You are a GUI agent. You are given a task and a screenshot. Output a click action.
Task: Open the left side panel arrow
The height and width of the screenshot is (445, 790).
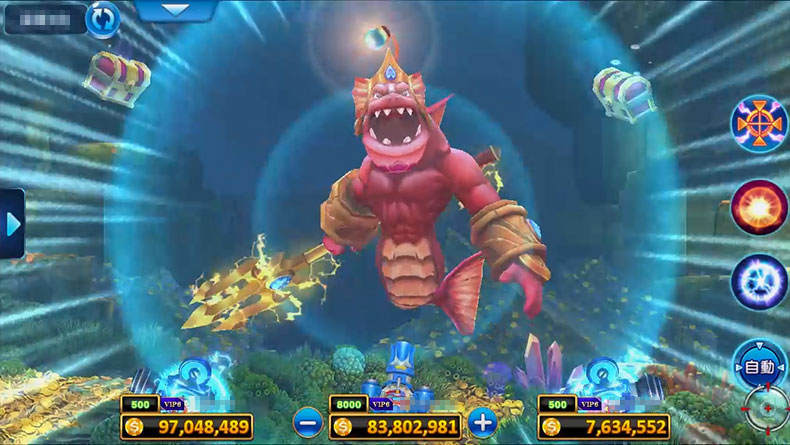click(12, 223)
